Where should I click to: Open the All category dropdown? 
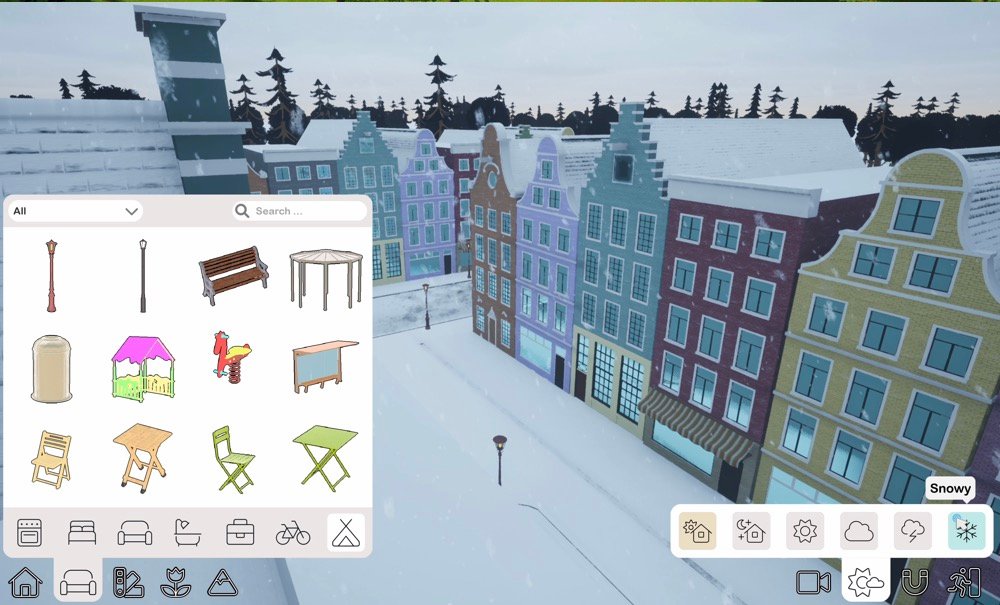[x=76, y=211]
